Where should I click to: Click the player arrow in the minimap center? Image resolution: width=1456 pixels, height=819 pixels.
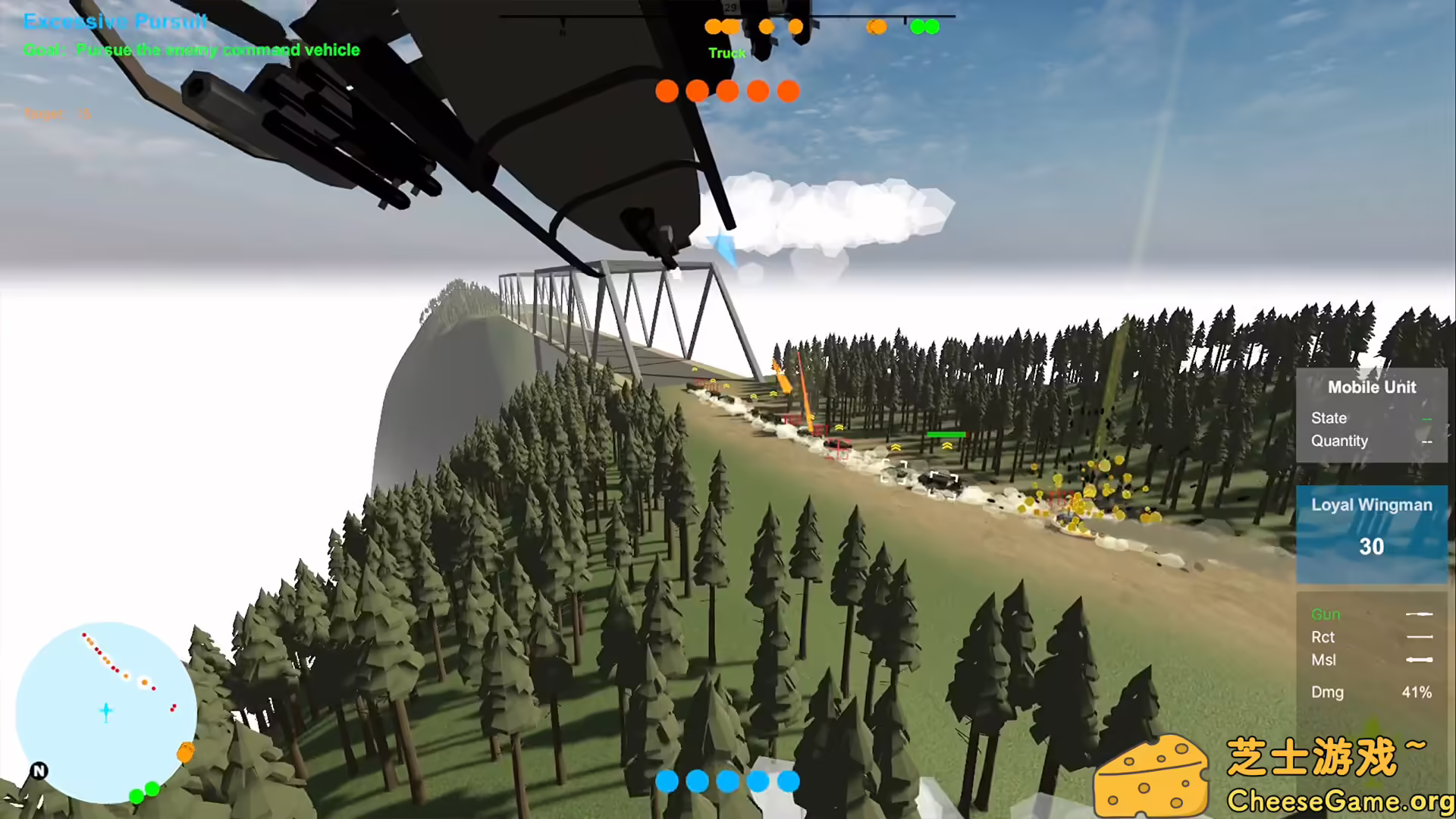(x=106, y=711)
